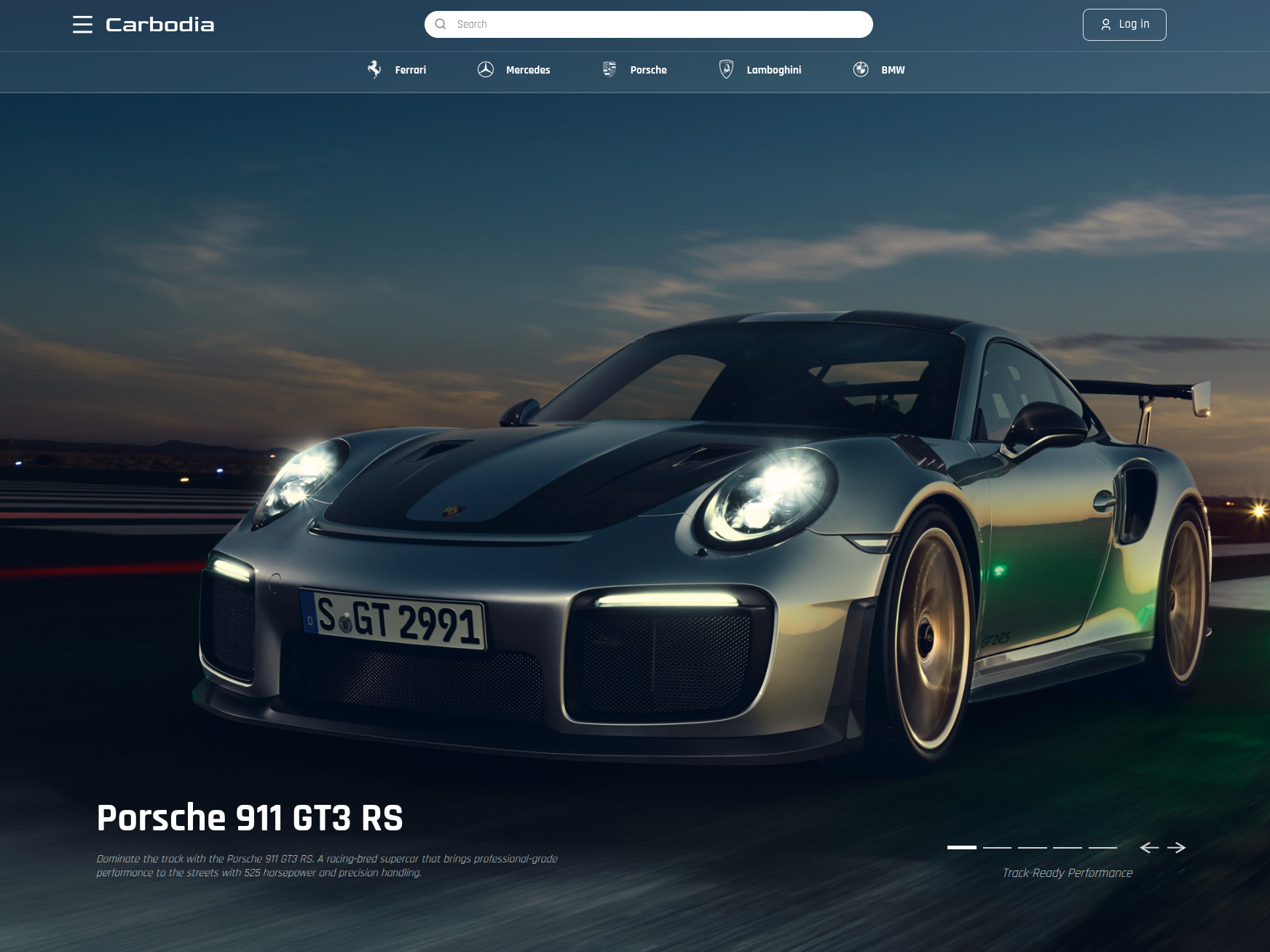The width and height of the screenshot is (1270, 952).
Task: Advance the carousel with the right arrow
Action: point(1176,847)
